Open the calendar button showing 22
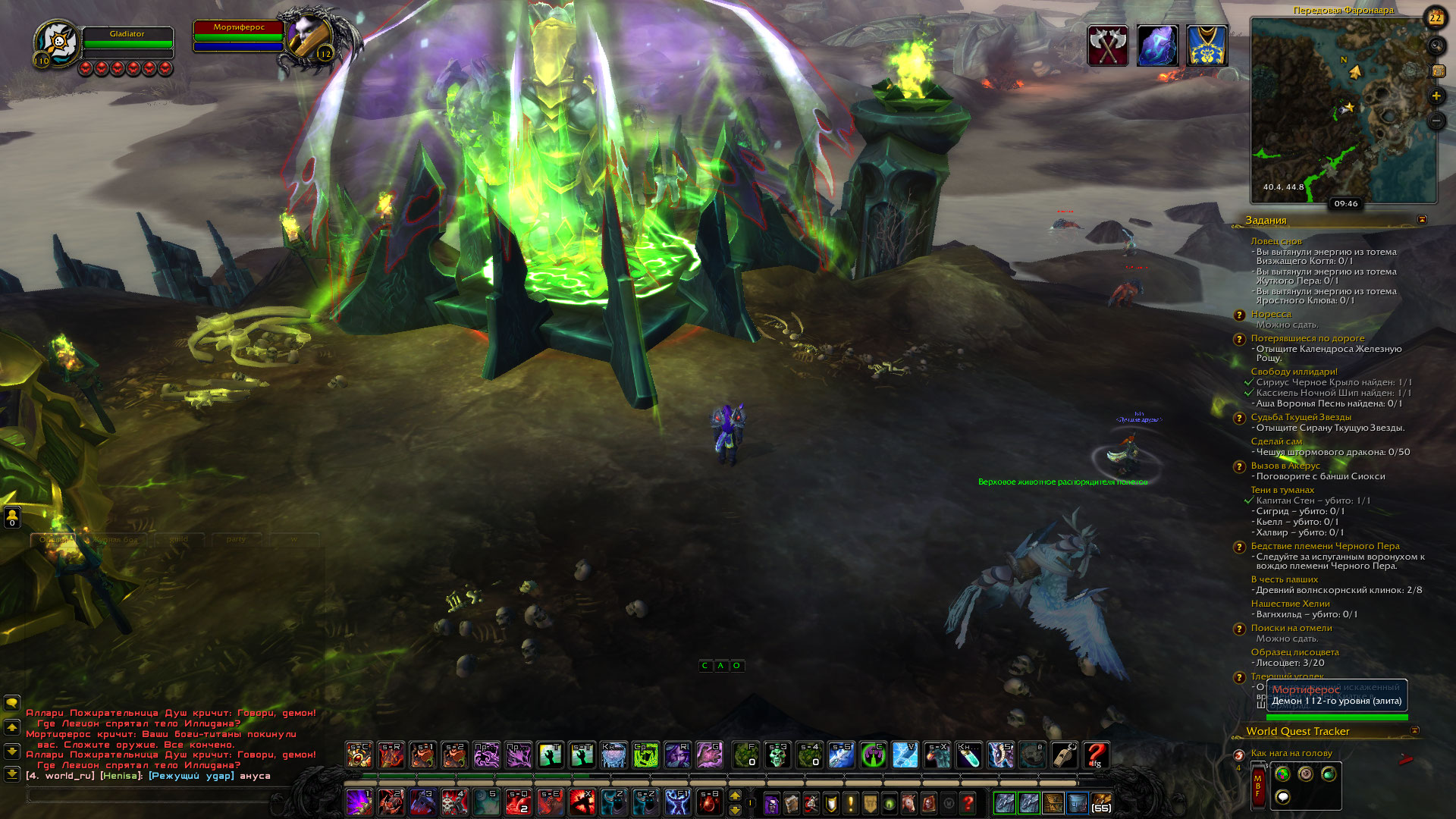 [x=1436, y=17]
